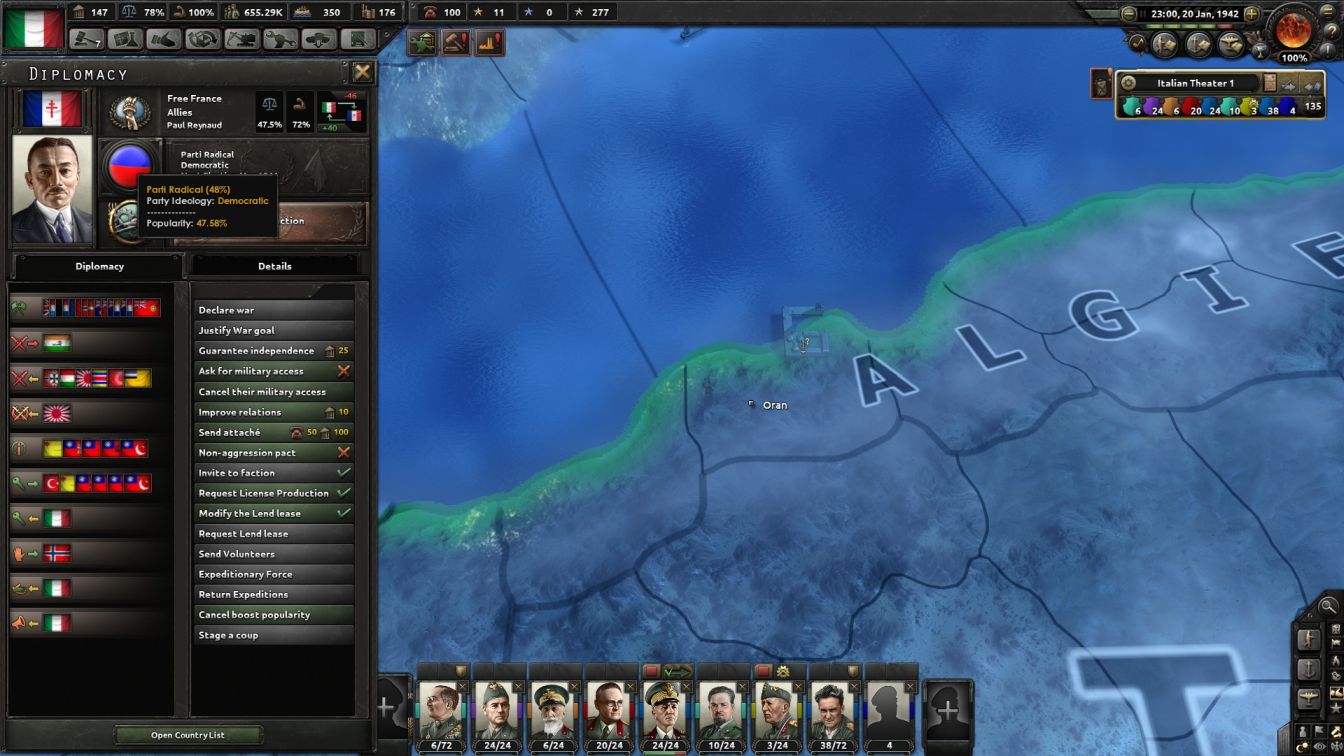Open the Construction panel icon

point(241,37)
